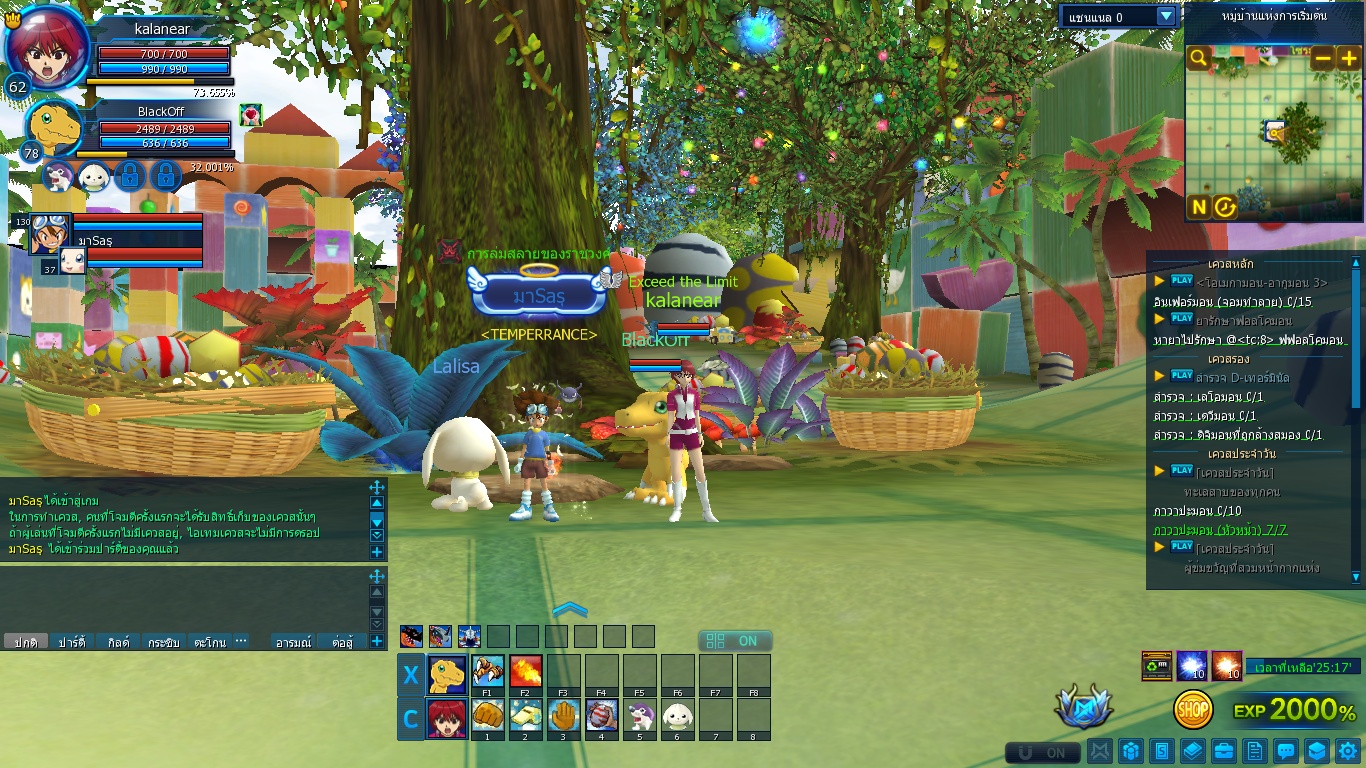Expand the hotbar with the up chevron
Image resolution: width=1366 pixels, height=768 pixels.
[x=570, y=609]
